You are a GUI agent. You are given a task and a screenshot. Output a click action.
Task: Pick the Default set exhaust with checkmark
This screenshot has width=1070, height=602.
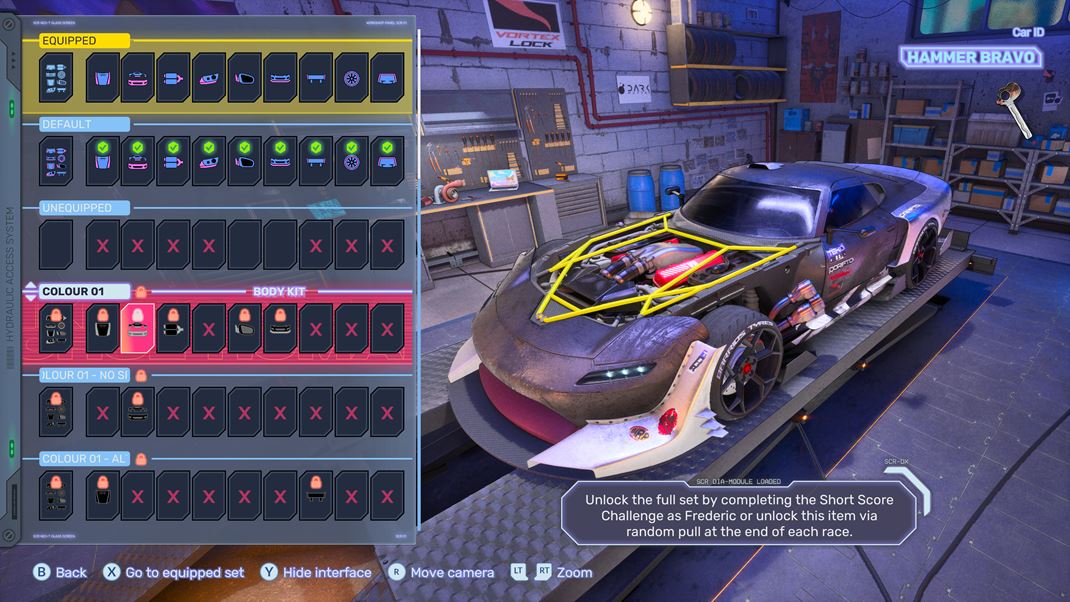(173, 161)
